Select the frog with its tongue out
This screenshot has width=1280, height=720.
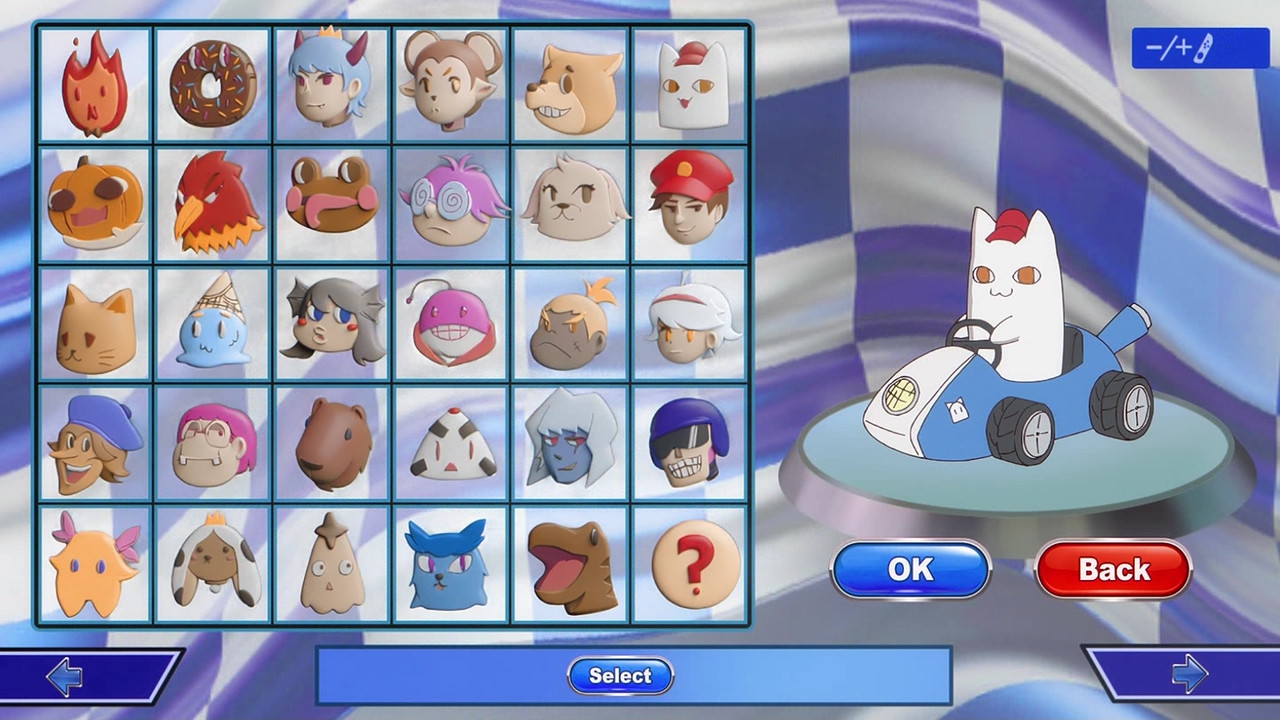point(331,204)
